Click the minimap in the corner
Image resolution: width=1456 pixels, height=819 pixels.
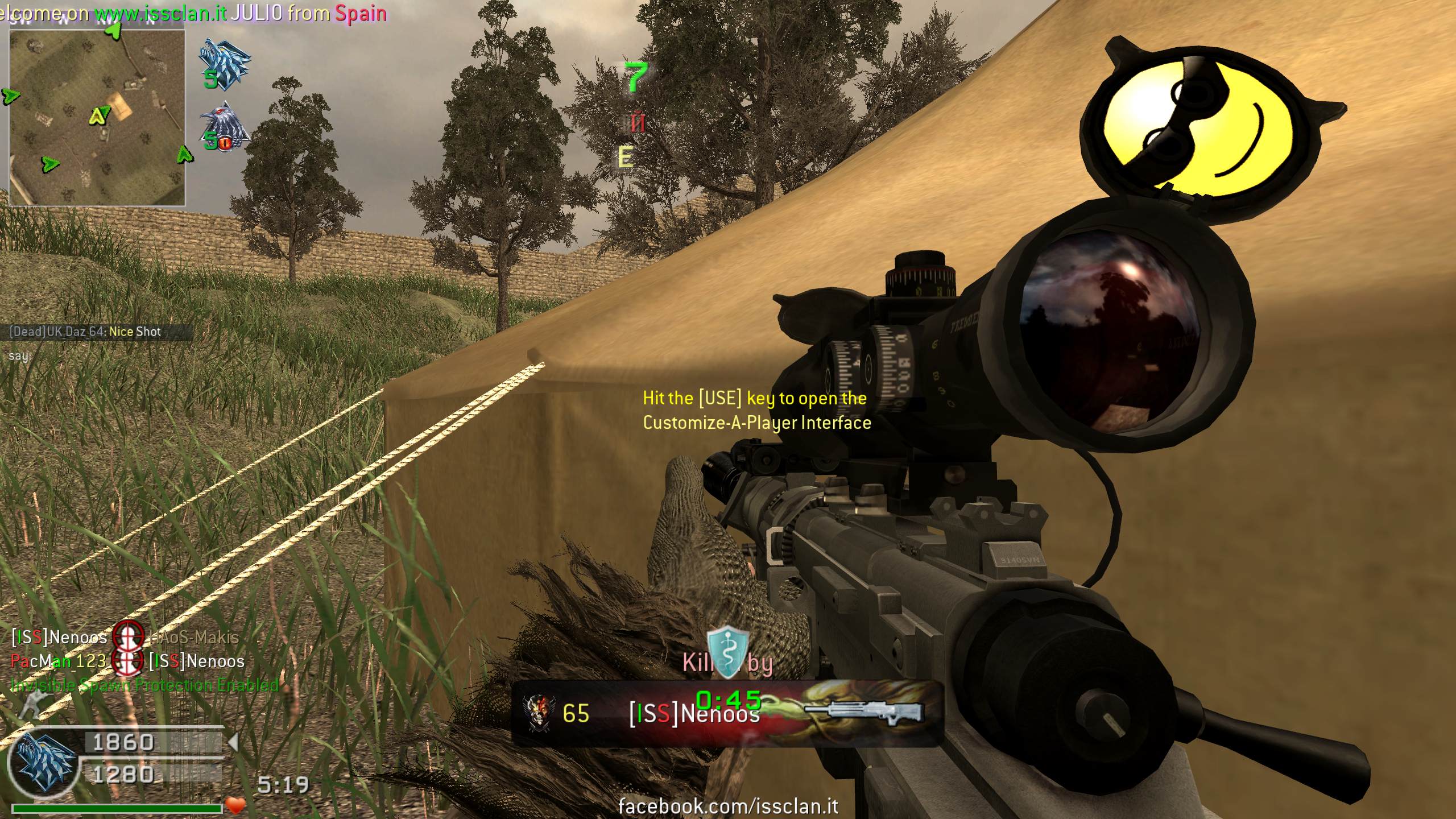point(97,117)
